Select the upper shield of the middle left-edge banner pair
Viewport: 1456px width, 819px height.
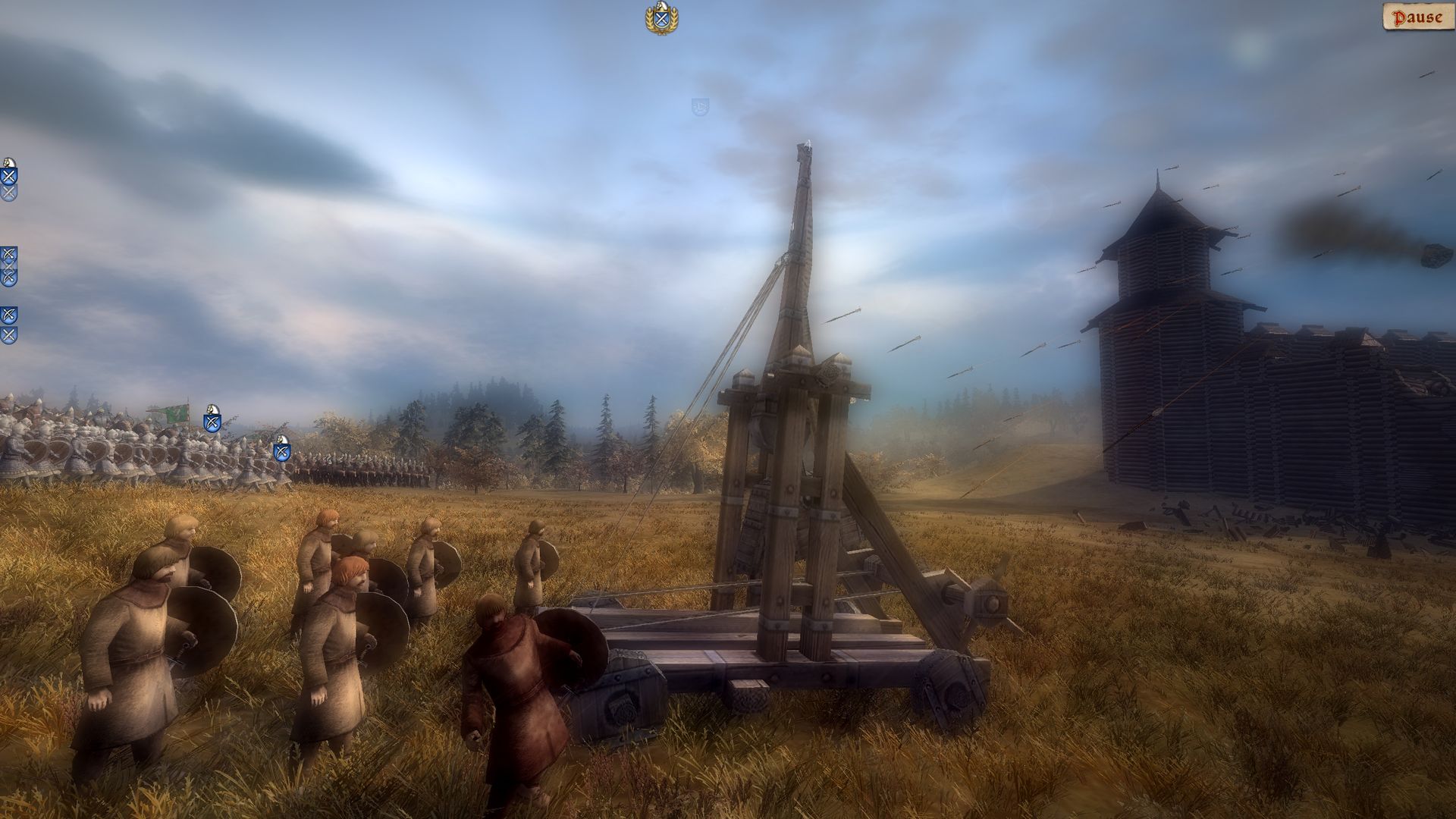(x=8, y=254)
